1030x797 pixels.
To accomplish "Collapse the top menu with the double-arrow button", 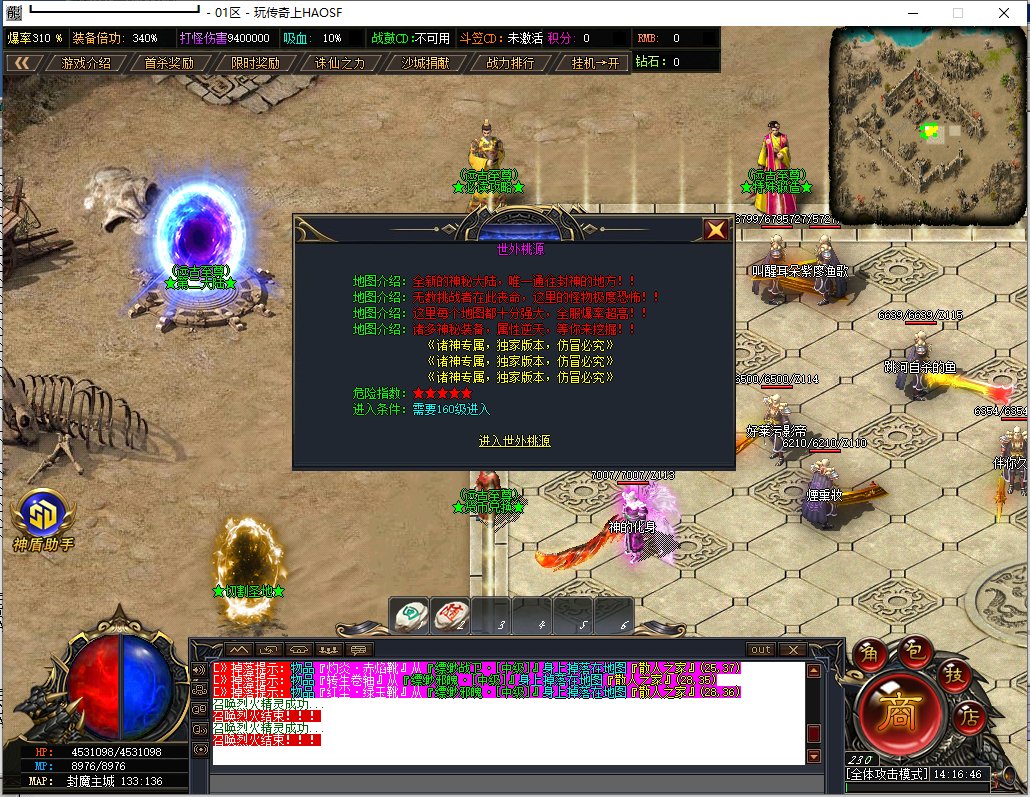I will 22,62.
